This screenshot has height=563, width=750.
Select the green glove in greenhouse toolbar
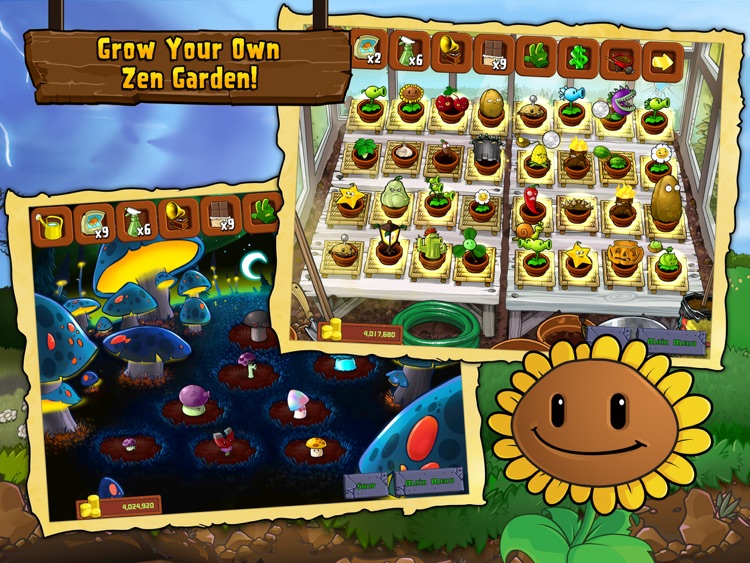click(x=535, y=56)
